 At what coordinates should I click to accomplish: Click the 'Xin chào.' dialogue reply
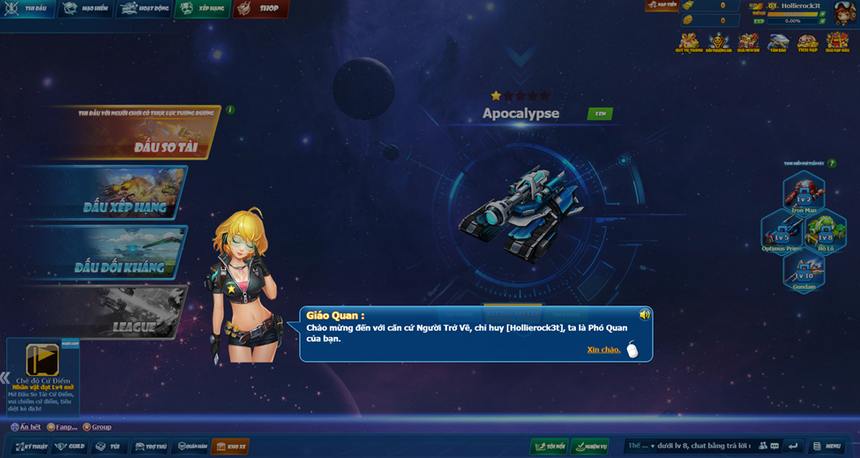[x=603, y=350]
